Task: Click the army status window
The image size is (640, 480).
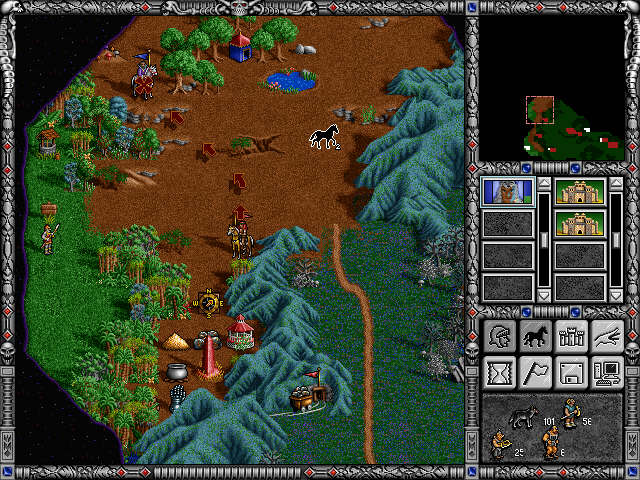Action: [552, 428]
